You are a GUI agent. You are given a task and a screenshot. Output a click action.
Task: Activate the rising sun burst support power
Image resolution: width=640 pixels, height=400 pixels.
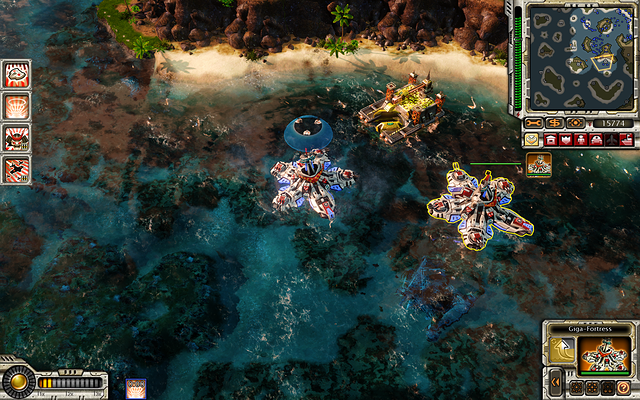17,105
